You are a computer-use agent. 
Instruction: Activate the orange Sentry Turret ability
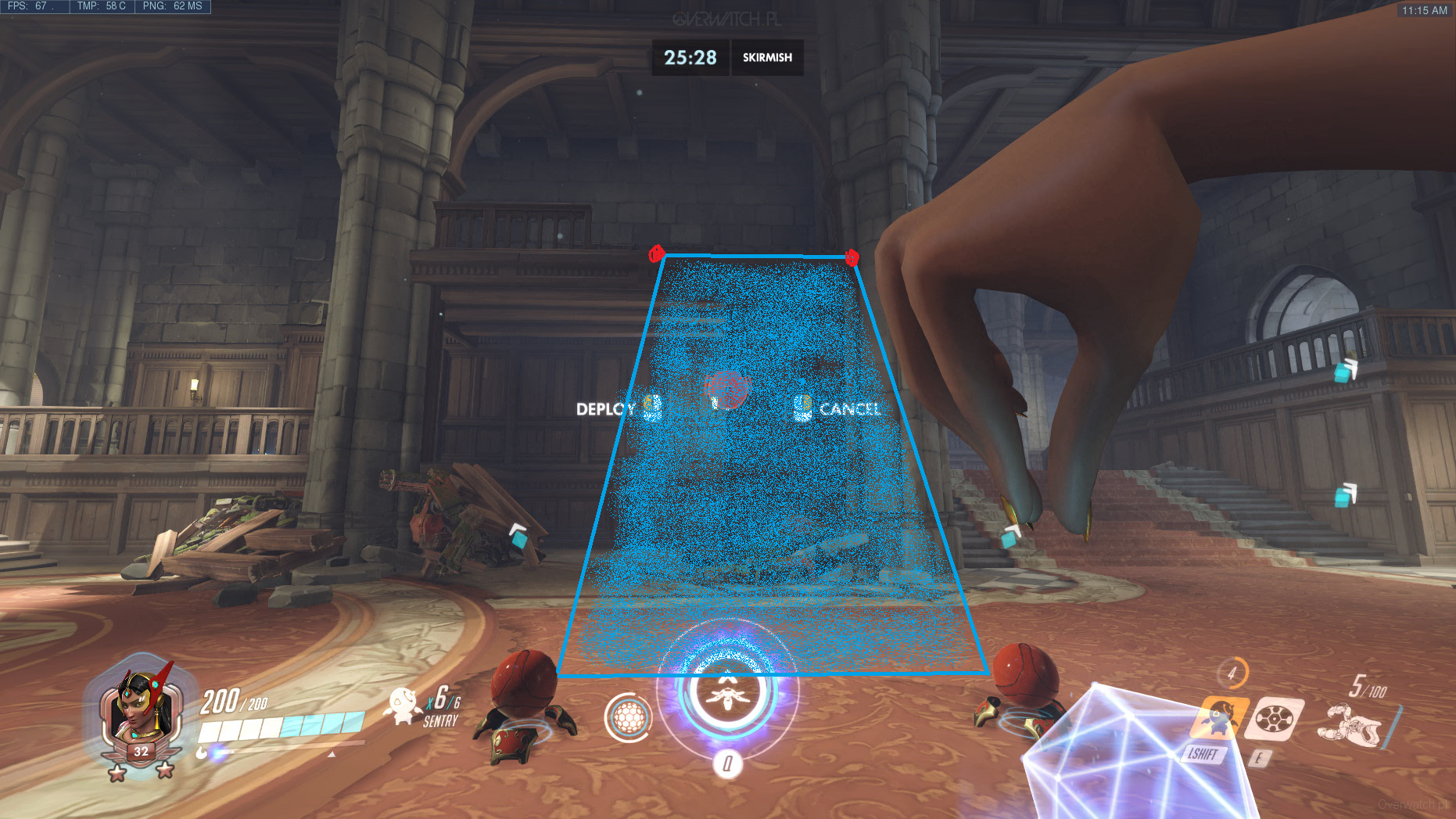pos(1217,717)
